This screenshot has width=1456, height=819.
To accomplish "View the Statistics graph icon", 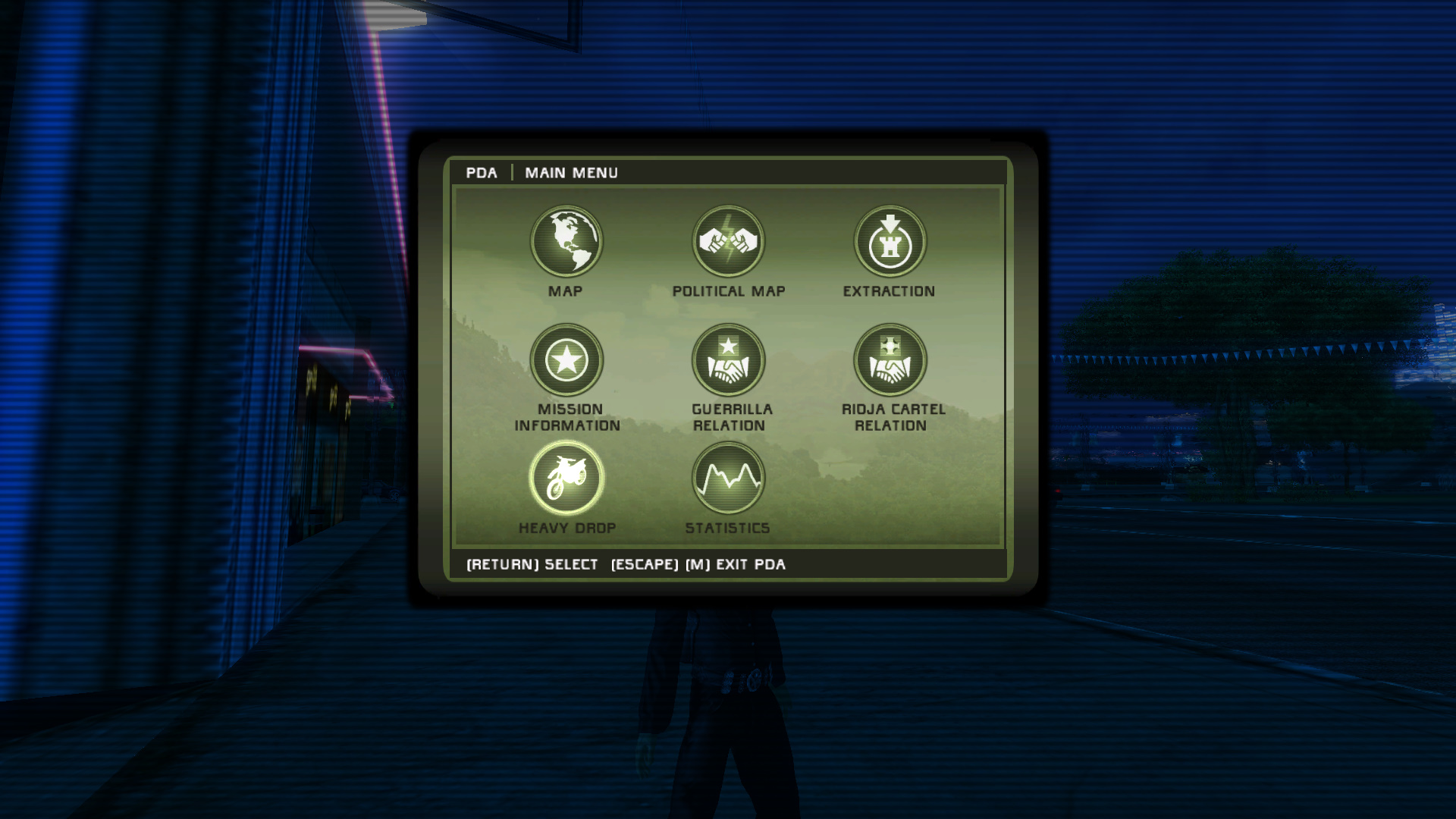I will click(728, 478).
